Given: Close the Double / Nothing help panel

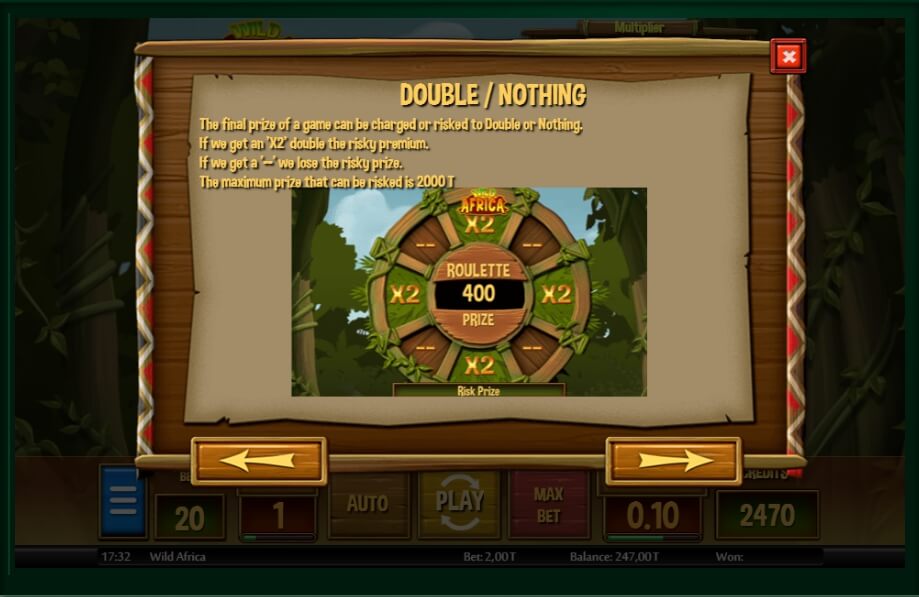Looking at the screenshot, I should pos(788,57).
